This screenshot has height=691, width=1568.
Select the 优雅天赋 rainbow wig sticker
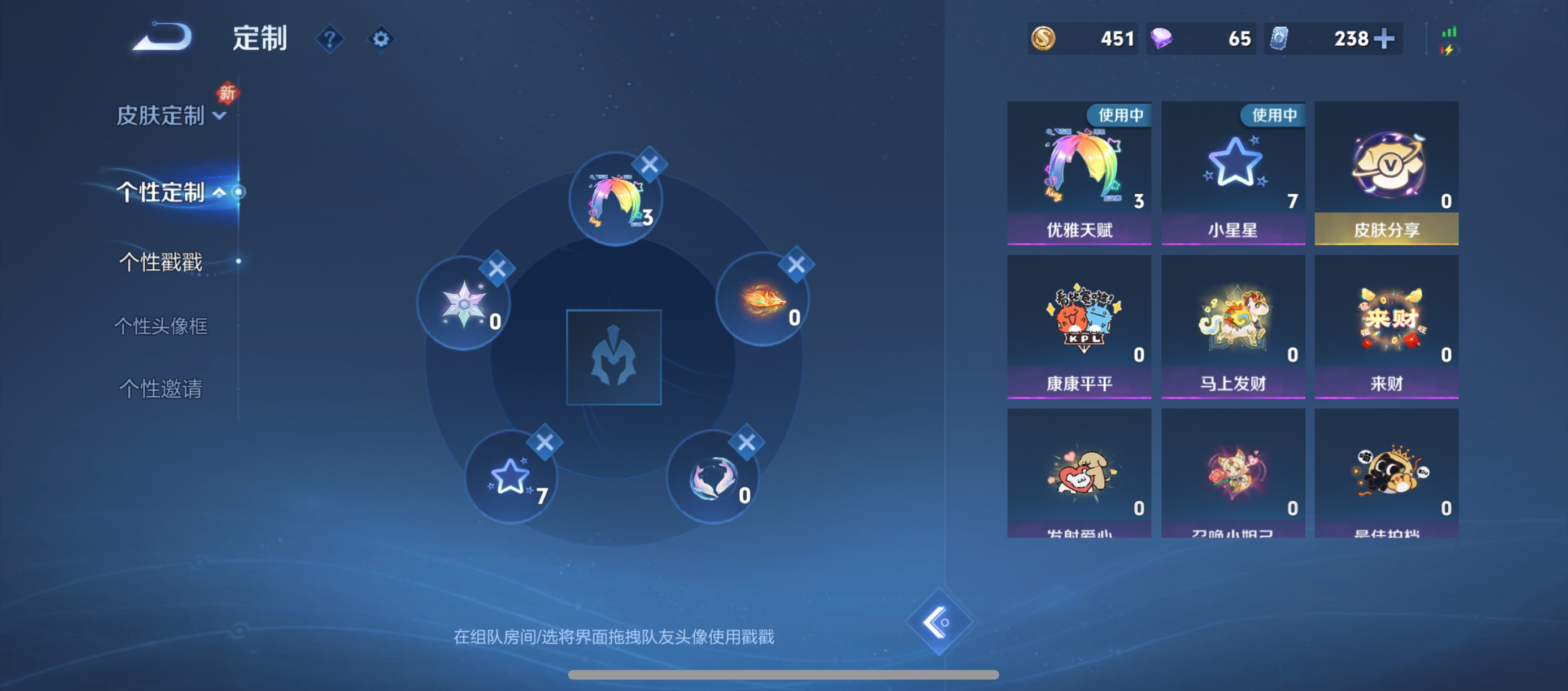click(x=1079, y=167)
